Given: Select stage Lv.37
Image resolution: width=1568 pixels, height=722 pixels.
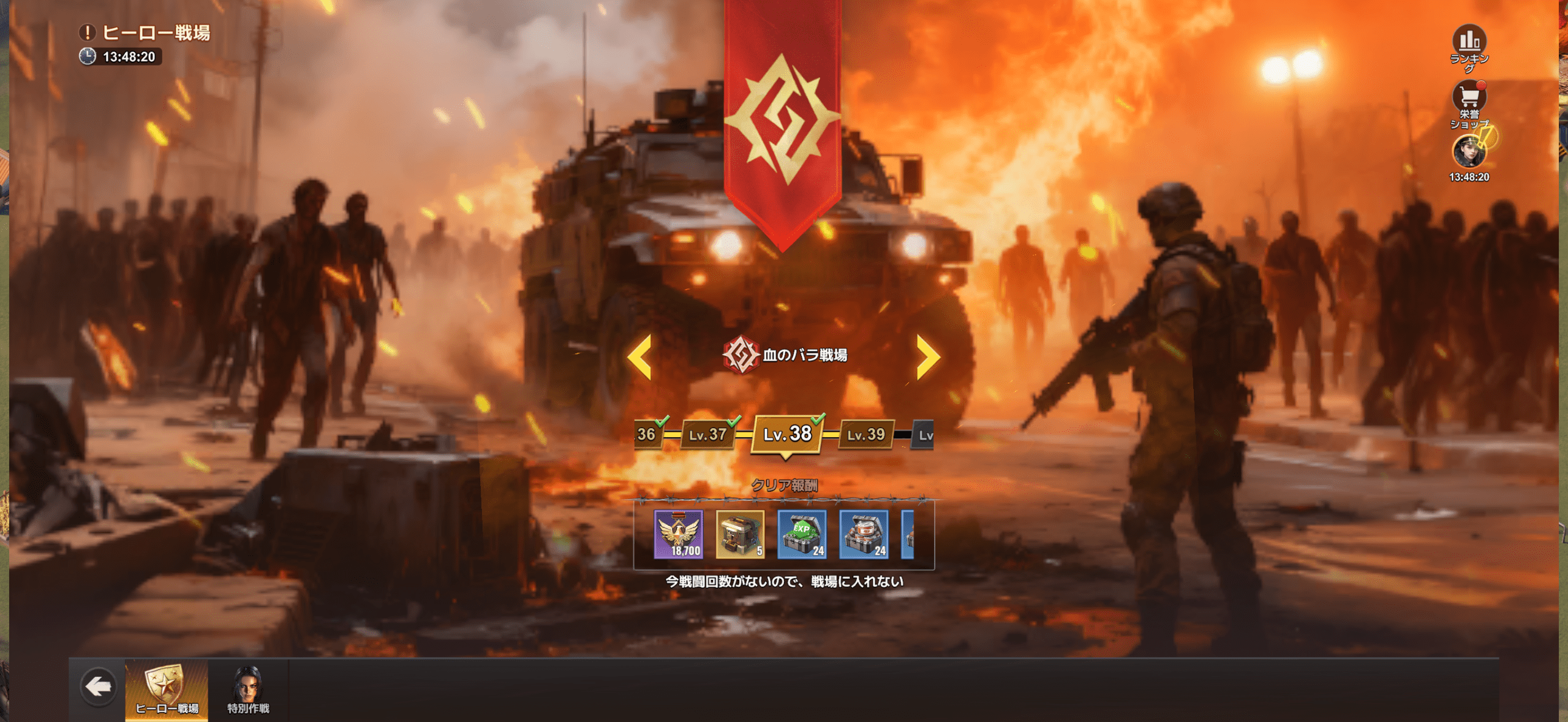Looking at the screenshot, I should pos(708,435).
